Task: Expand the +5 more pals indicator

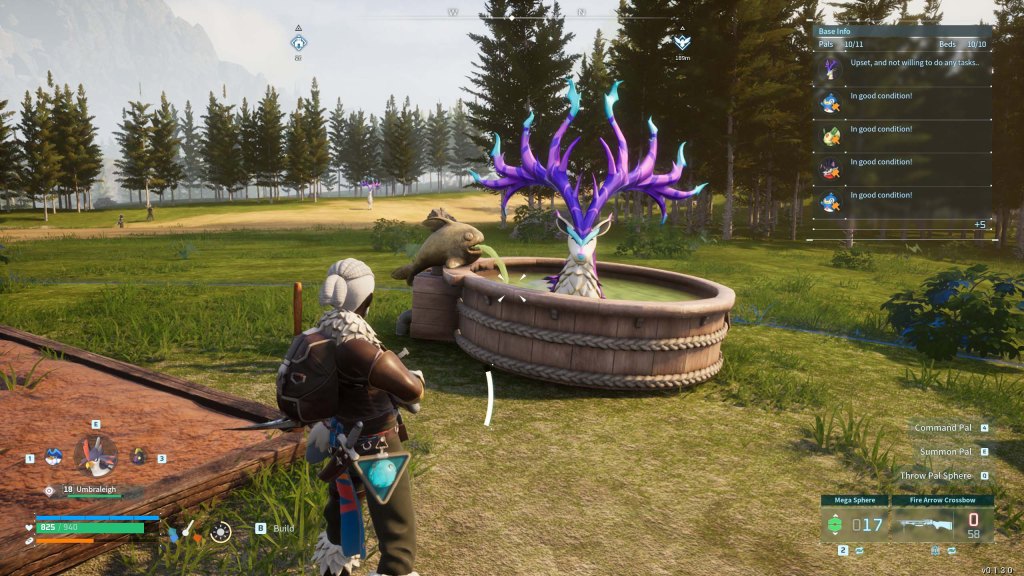Action: click(x=980, y=224)
